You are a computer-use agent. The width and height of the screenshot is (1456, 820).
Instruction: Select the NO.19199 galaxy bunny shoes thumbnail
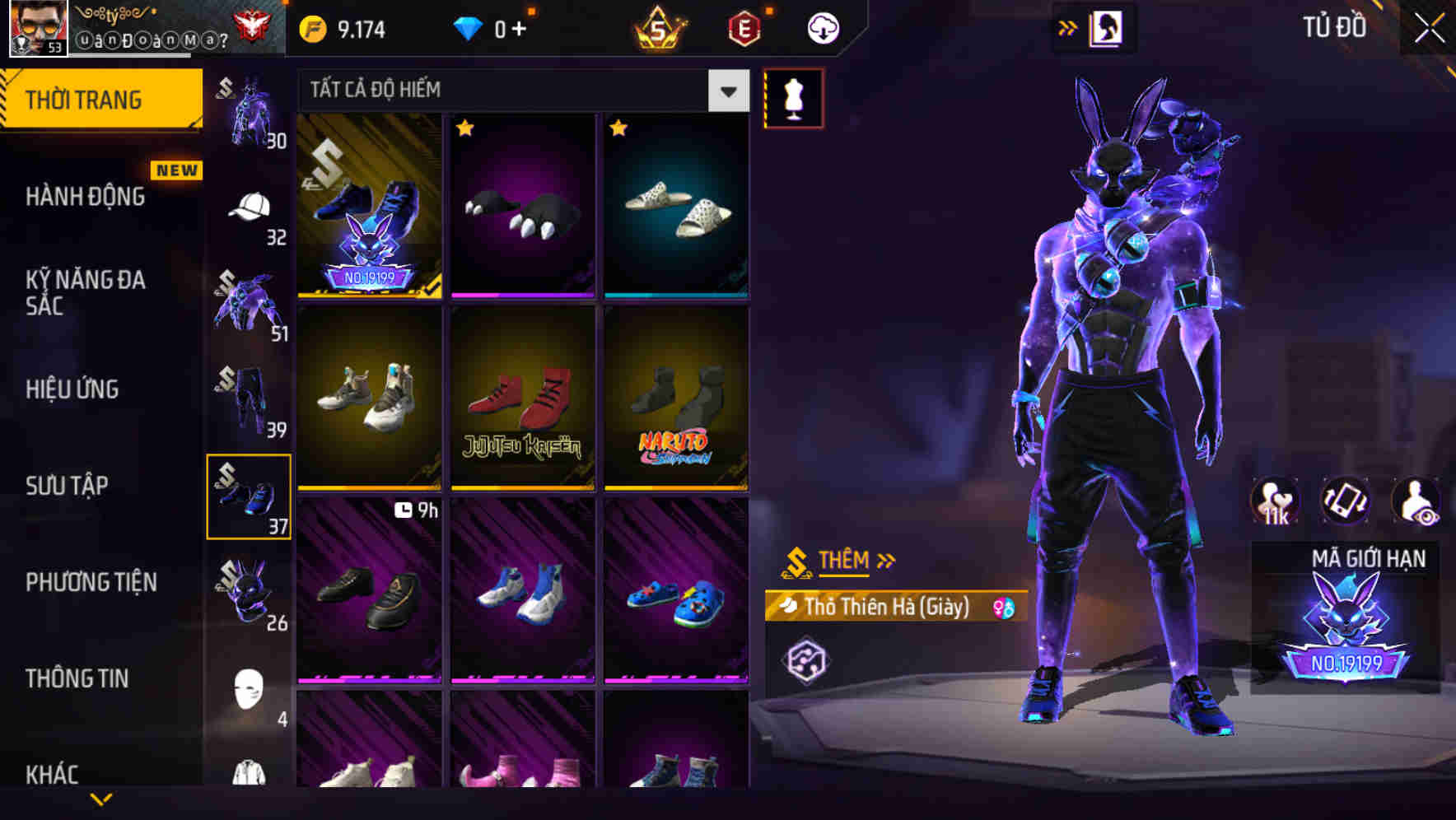tap(369, 206)
